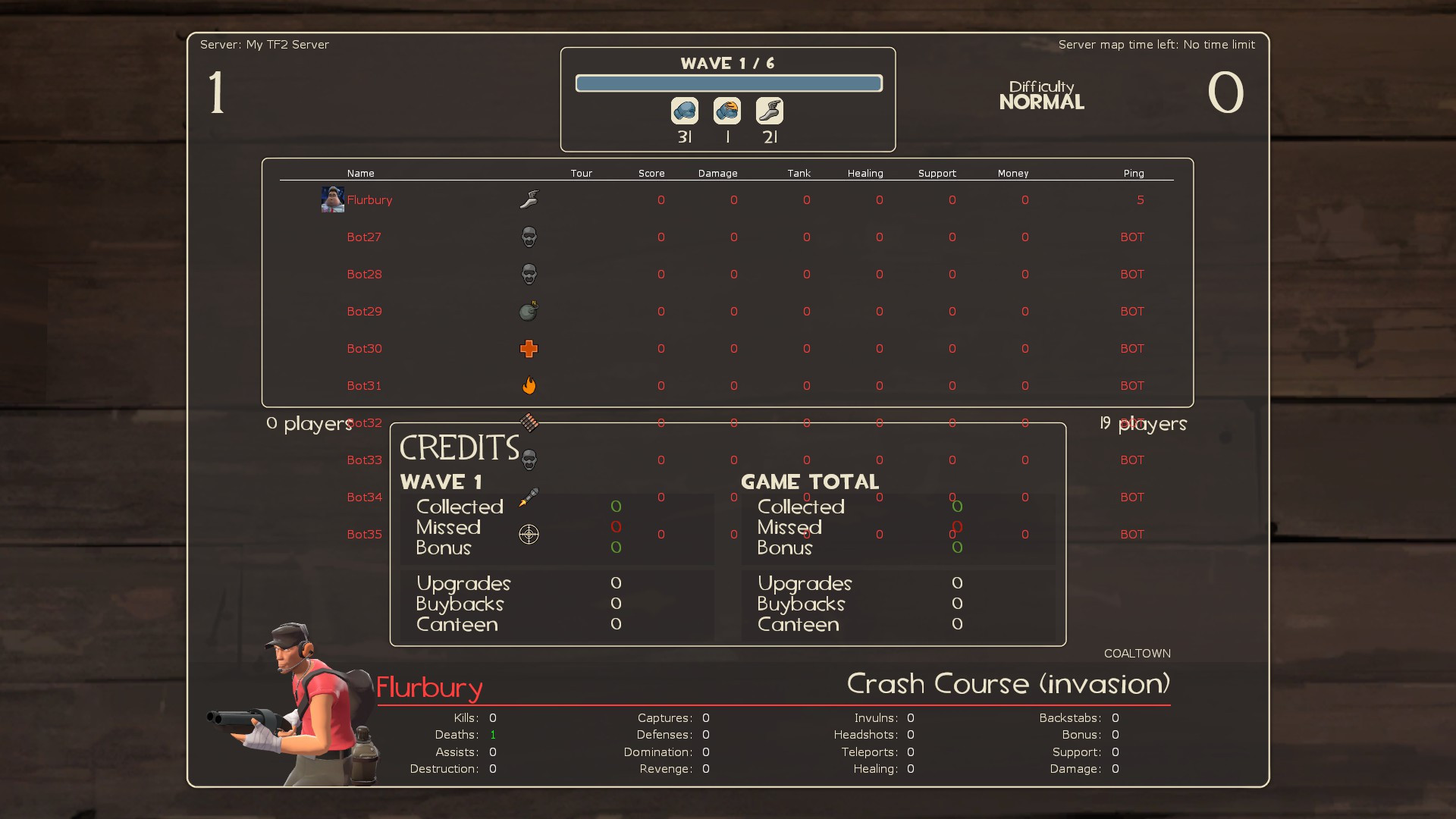
Task: Select Flurbury in the scoreboard list
Action: click(370, 199)
